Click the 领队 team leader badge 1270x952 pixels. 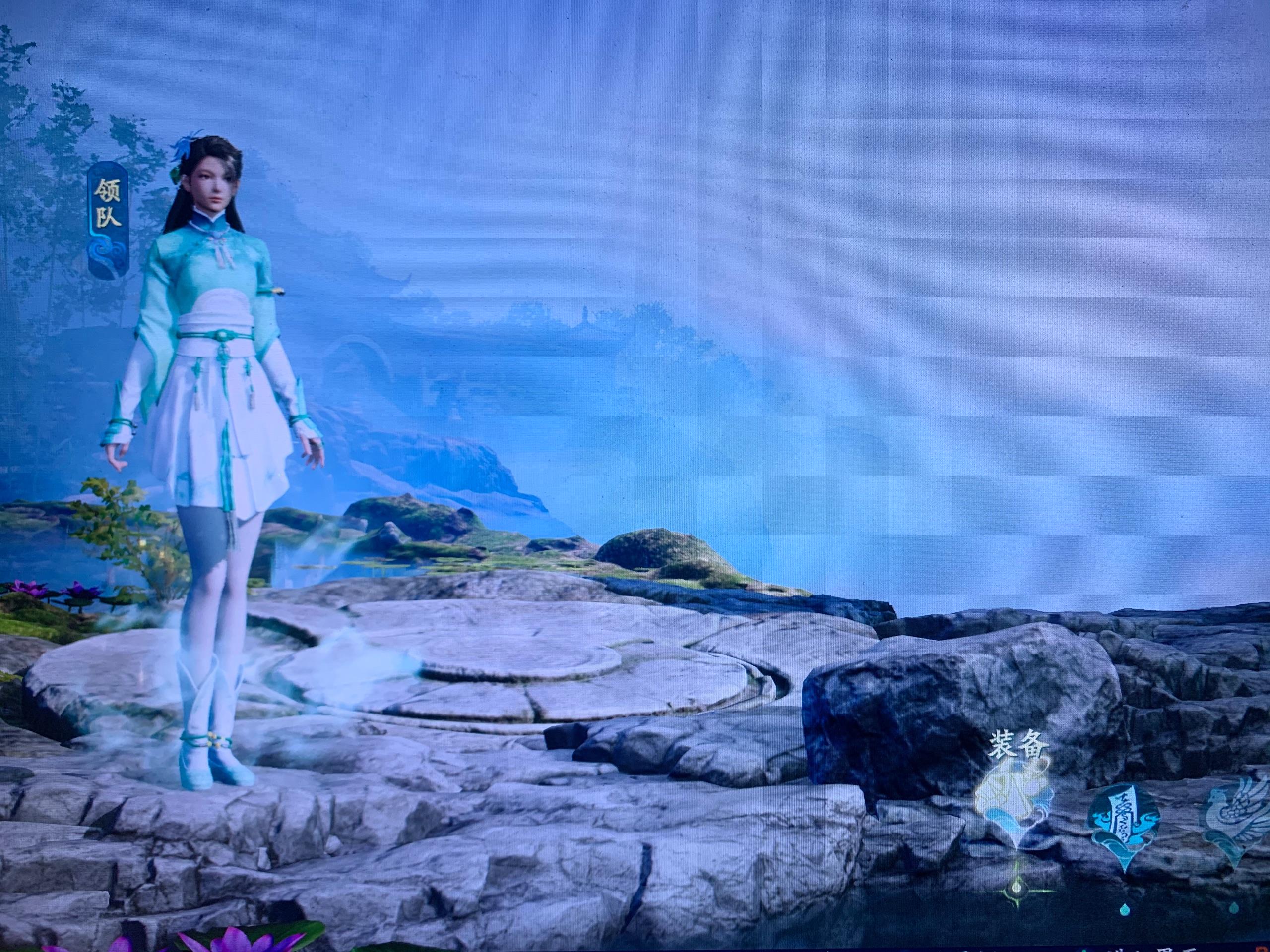point(107,219)
